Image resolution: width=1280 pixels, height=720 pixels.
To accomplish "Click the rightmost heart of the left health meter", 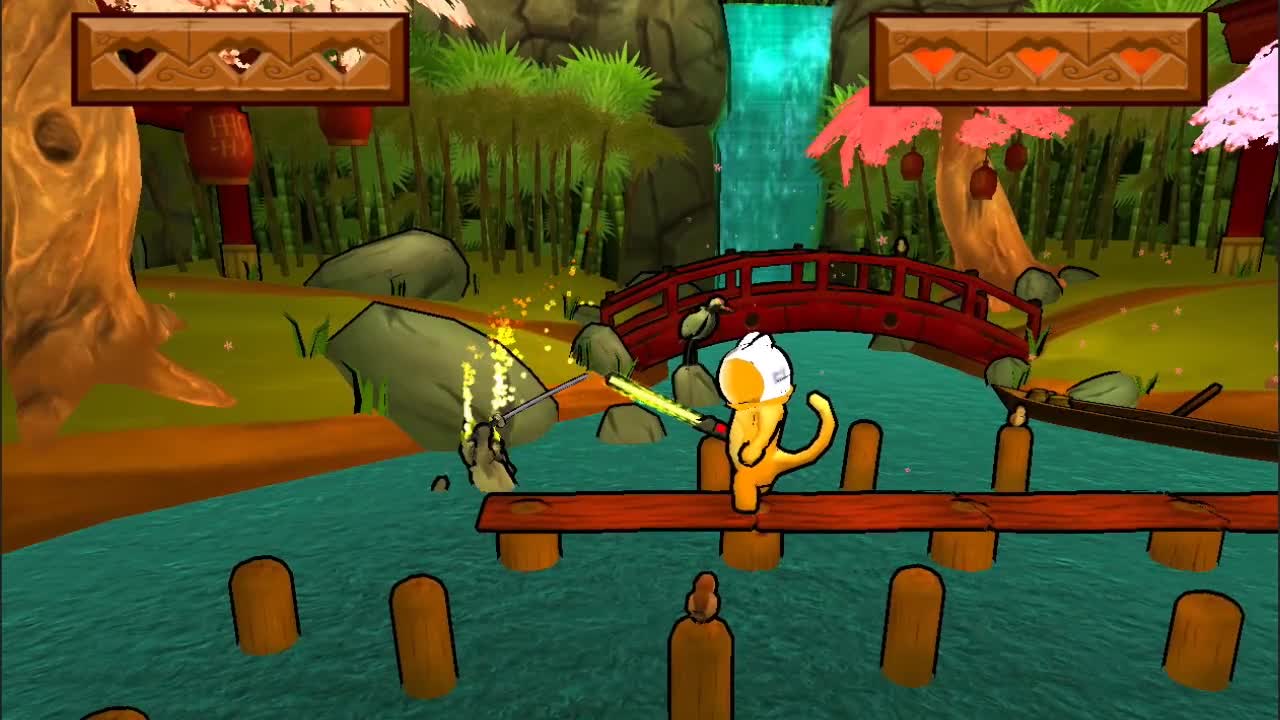I will click(x=339, y=62).
